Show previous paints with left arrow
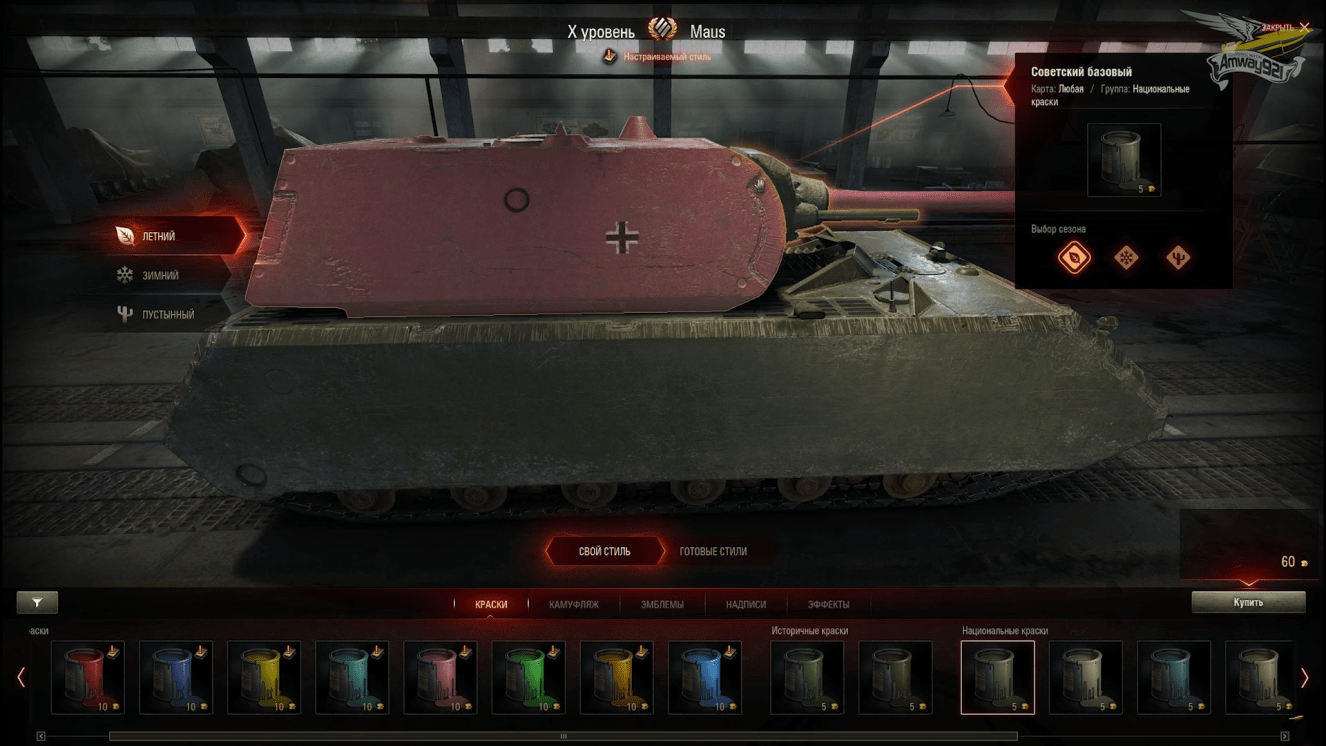Viewport: 1326px width, 746px height. (21, 678)
